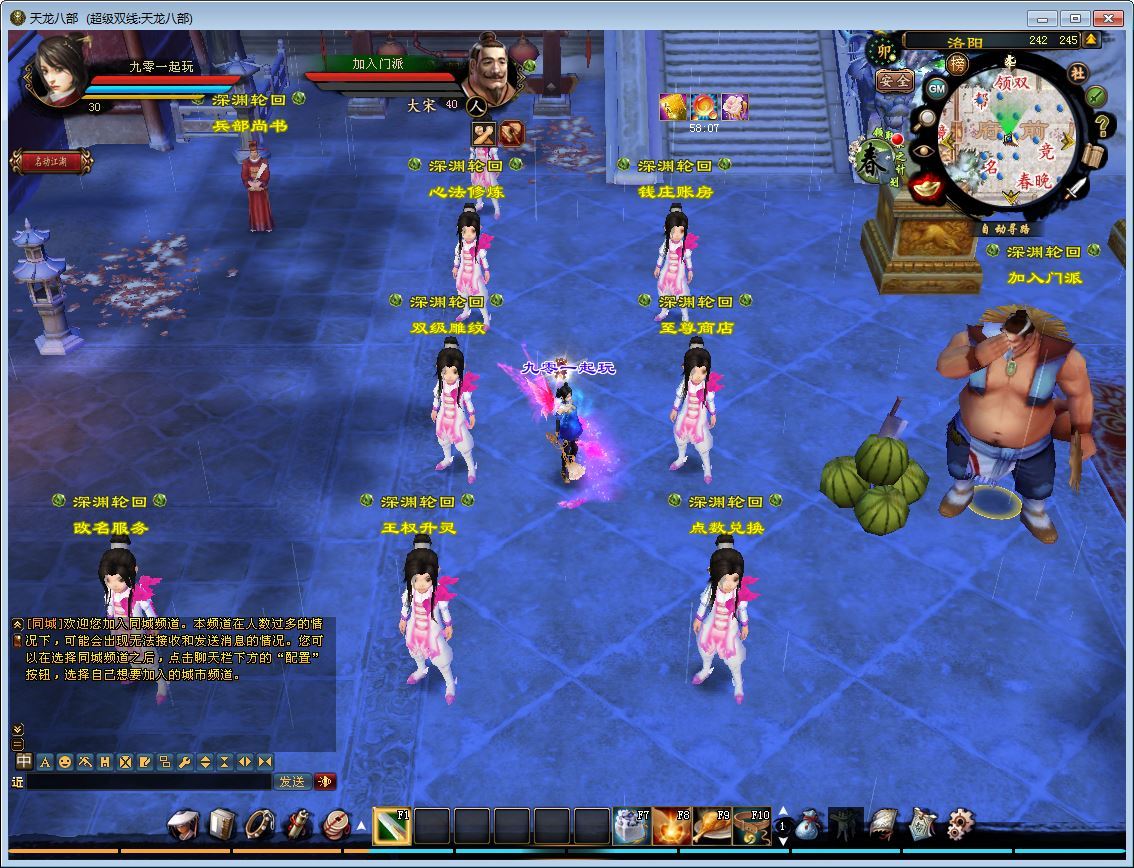
Task: Open the GM help button by the minimap
Action: pyautogui.click(x=936, y=89)
